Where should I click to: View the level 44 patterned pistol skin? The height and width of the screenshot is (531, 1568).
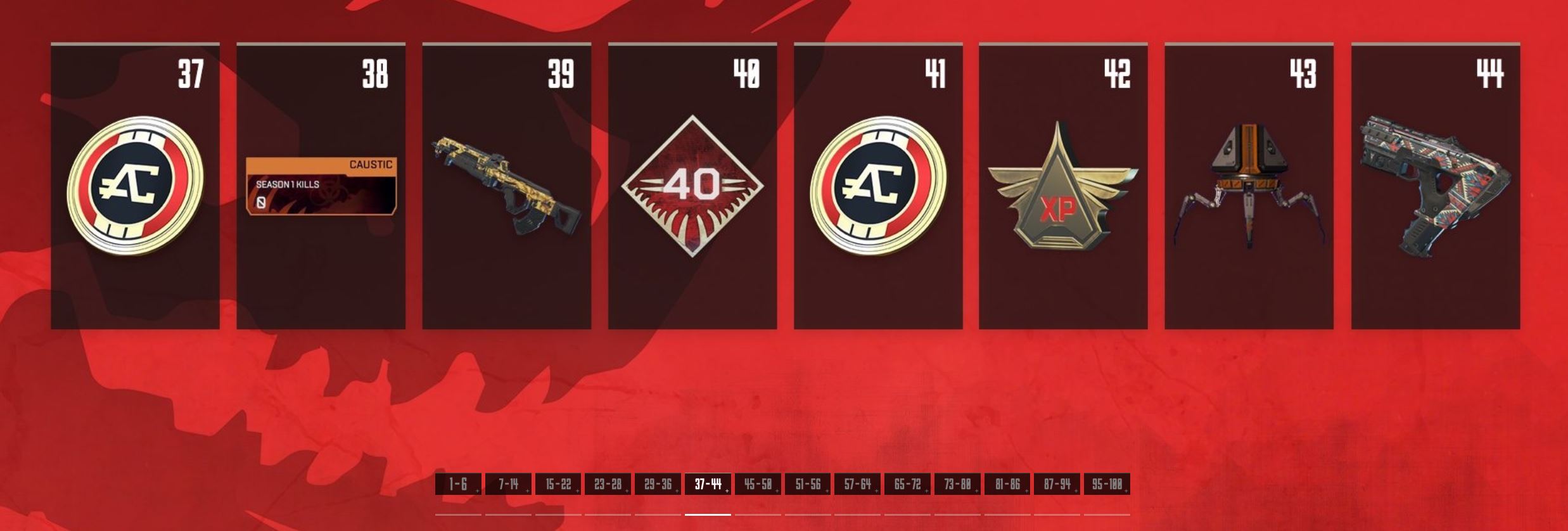[x=1436, y=186]
